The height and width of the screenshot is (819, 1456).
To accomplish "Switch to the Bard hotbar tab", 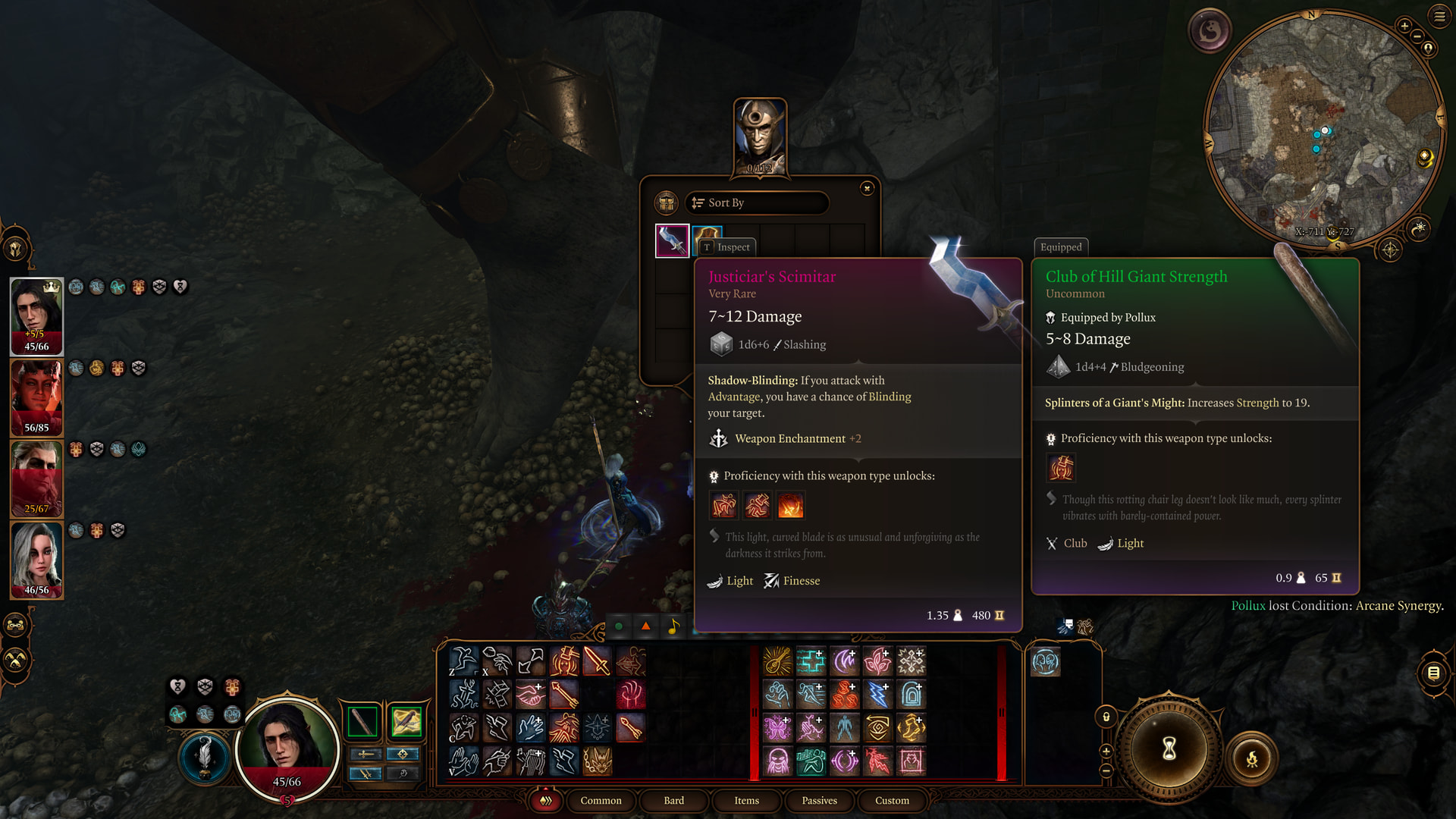I will pos(673,800).
